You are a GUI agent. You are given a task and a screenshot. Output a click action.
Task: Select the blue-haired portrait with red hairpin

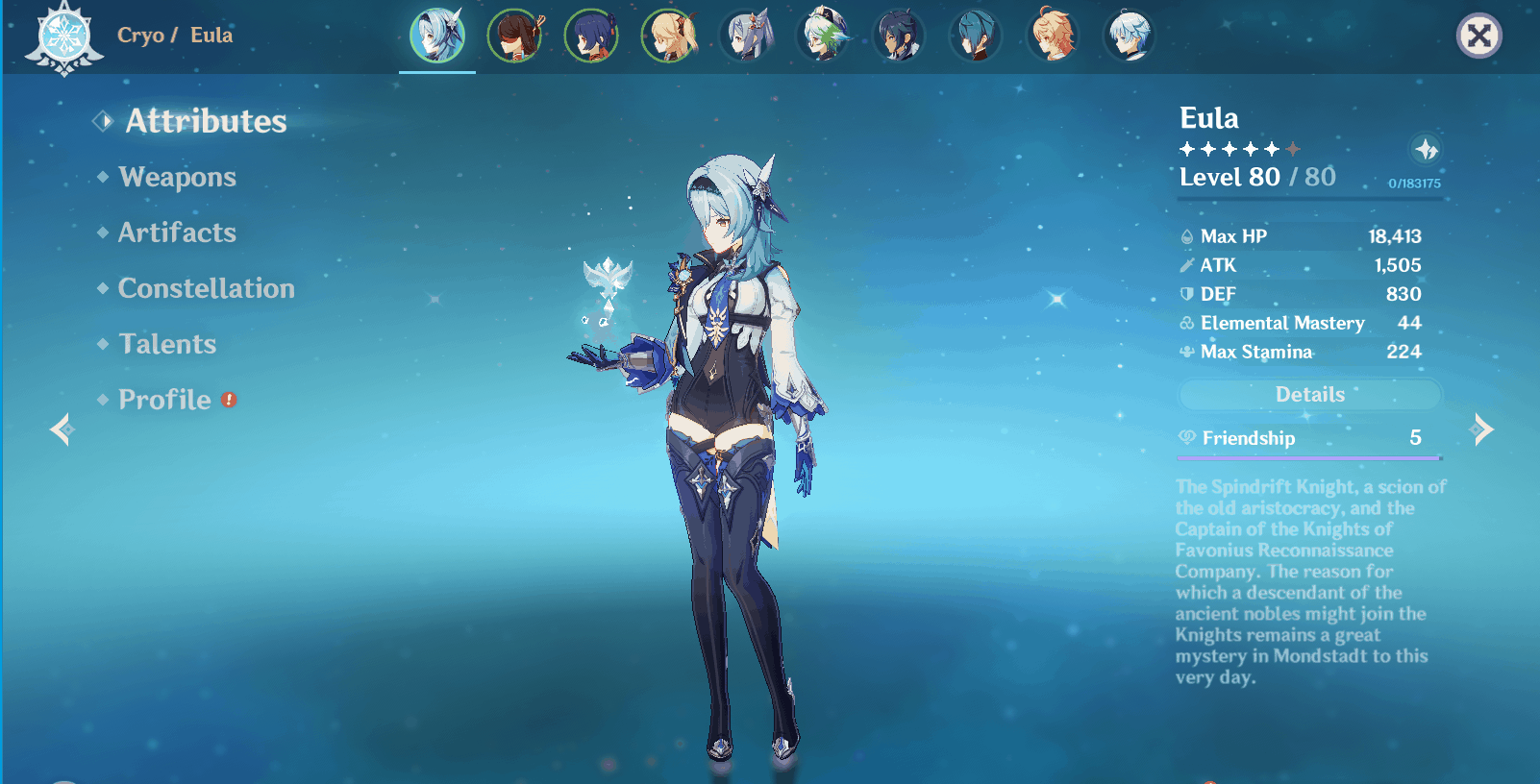(592, 35)
